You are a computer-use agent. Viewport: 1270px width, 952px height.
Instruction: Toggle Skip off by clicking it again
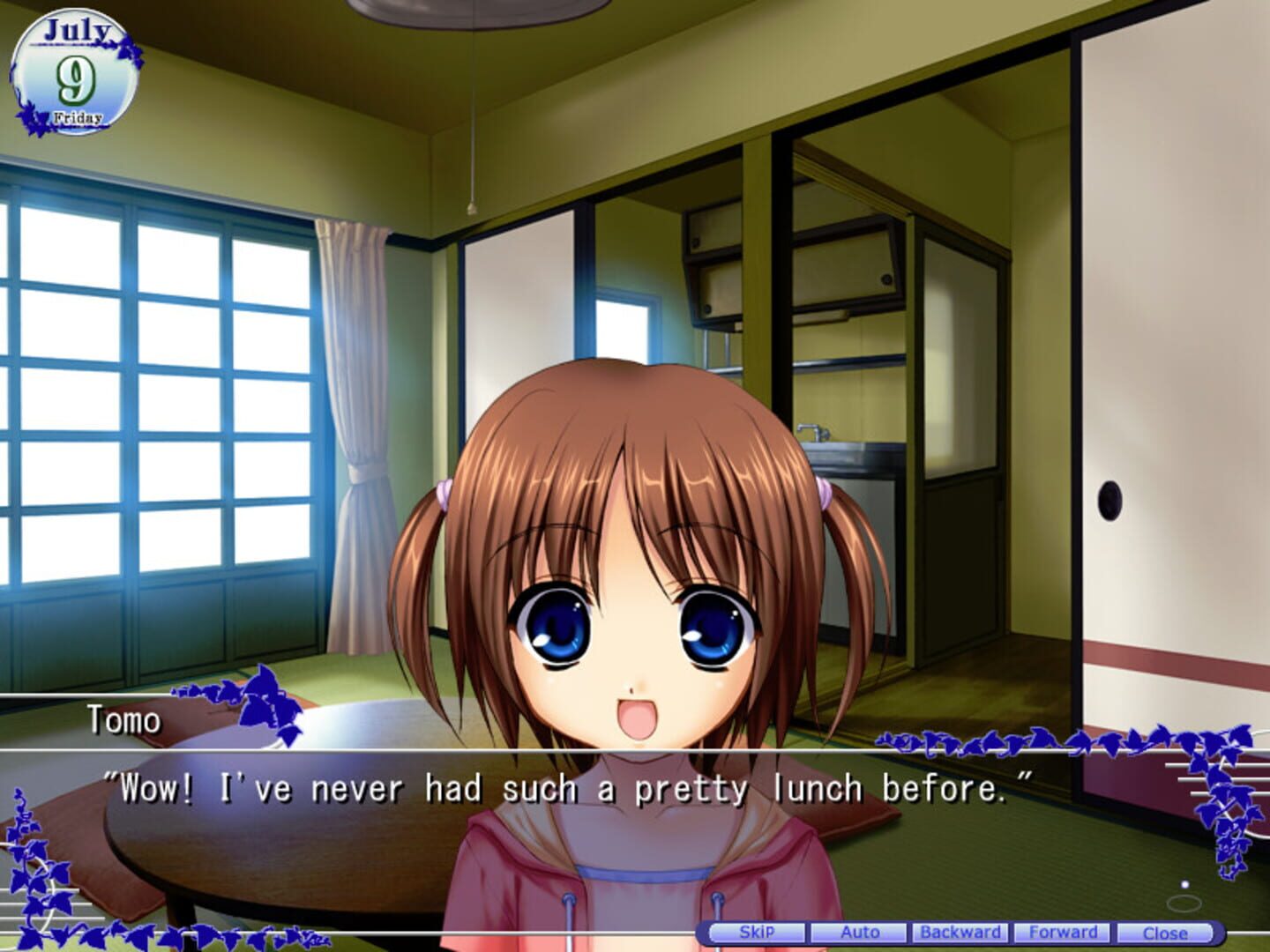758,931
